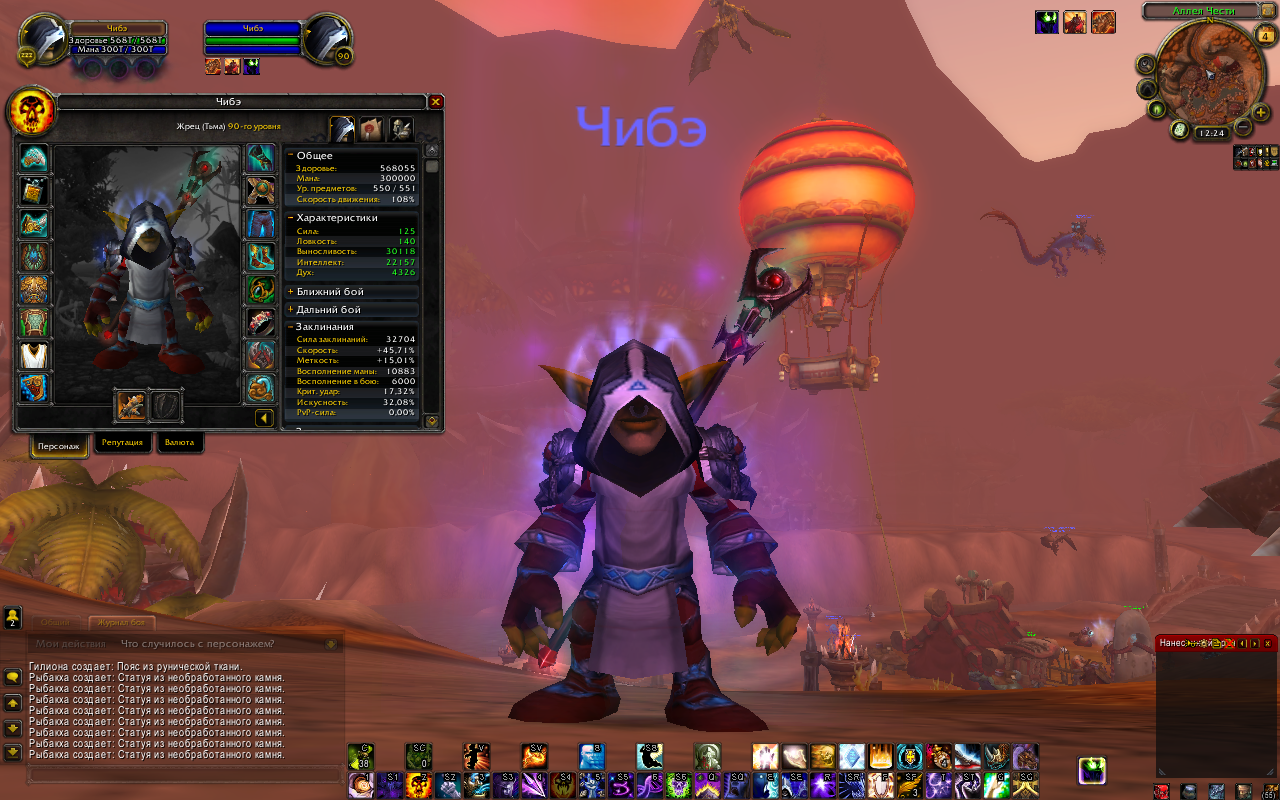Open the world map button beside Аллея Чести
This screenshot has height=800, width=1280.
[1270, 12]
